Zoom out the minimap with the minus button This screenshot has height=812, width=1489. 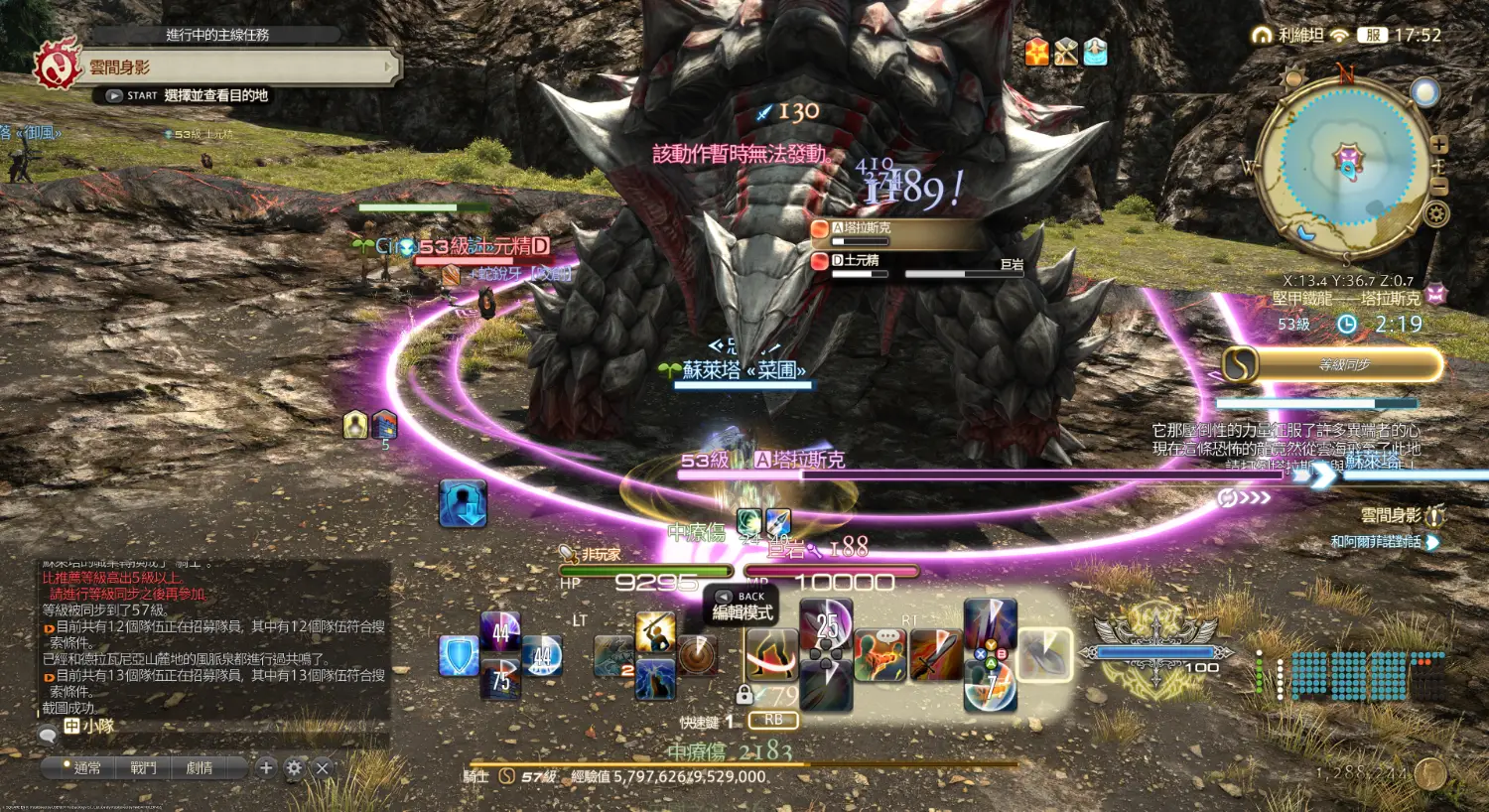point(1438,185)
